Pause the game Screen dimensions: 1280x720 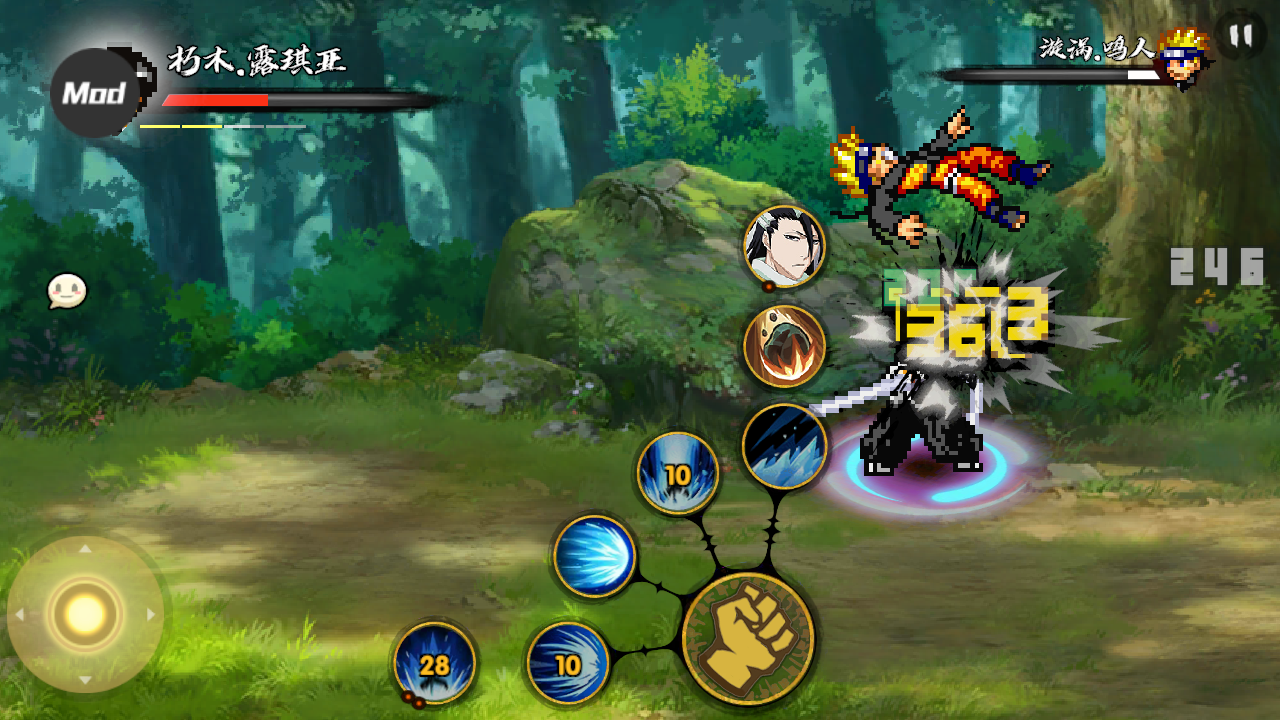[1241, 36]
